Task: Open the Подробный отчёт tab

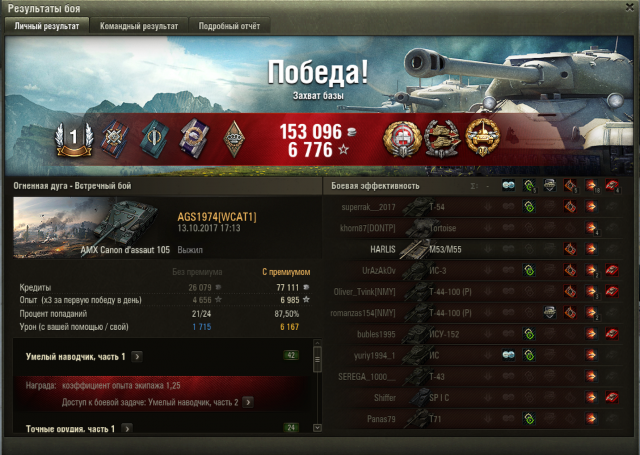Action: click(x=227, y=26)
